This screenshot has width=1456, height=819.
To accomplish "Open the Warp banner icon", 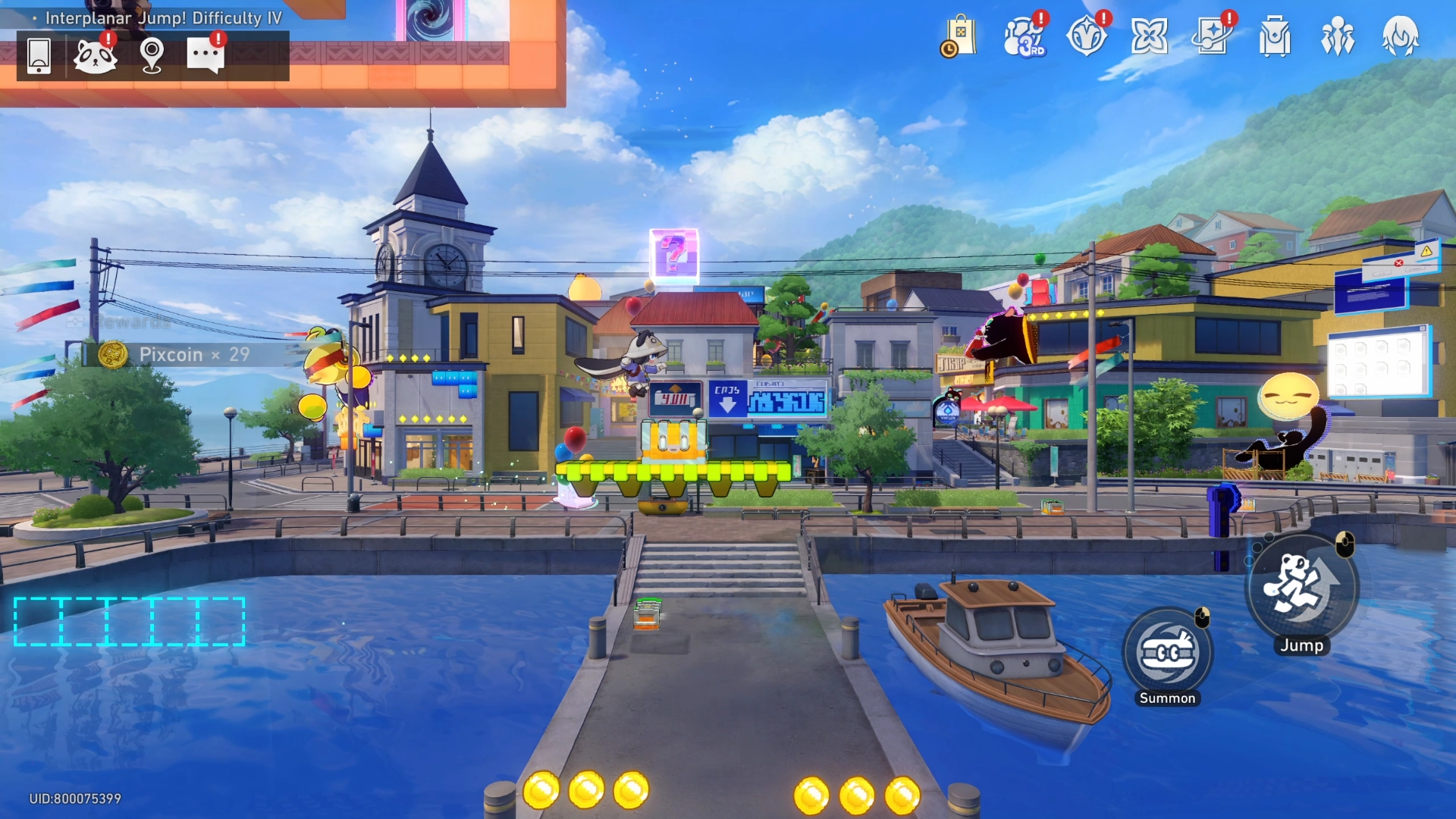I will point(1214,38).
